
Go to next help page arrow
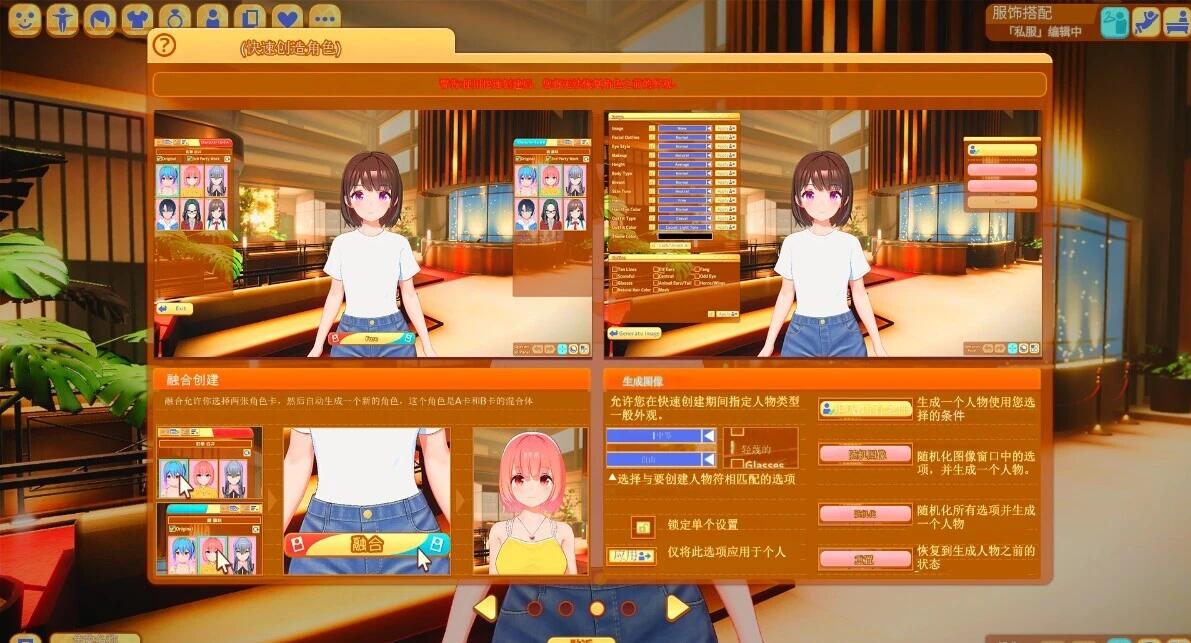[677, 607]
